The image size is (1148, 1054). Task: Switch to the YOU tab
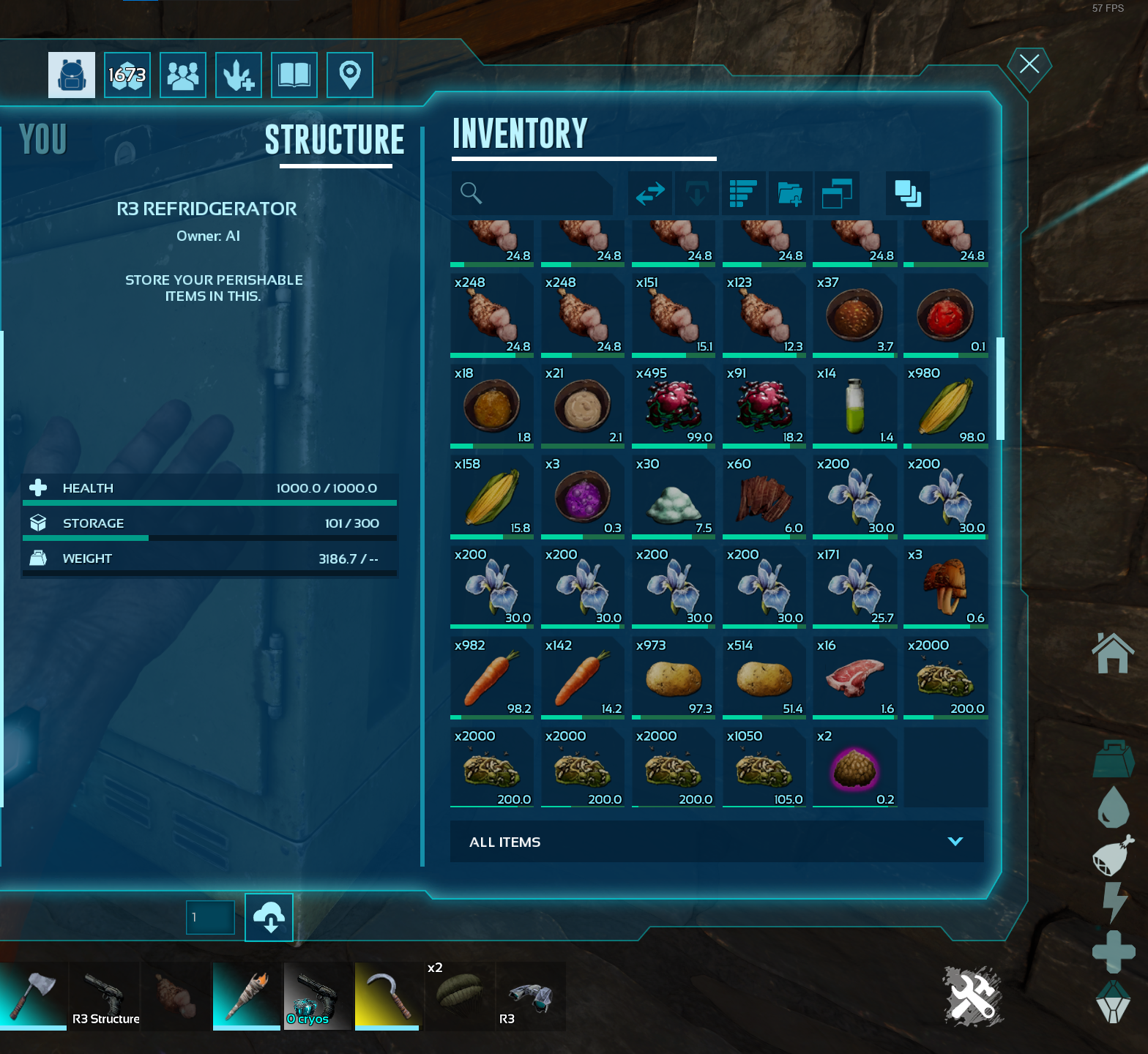[43, 139]
